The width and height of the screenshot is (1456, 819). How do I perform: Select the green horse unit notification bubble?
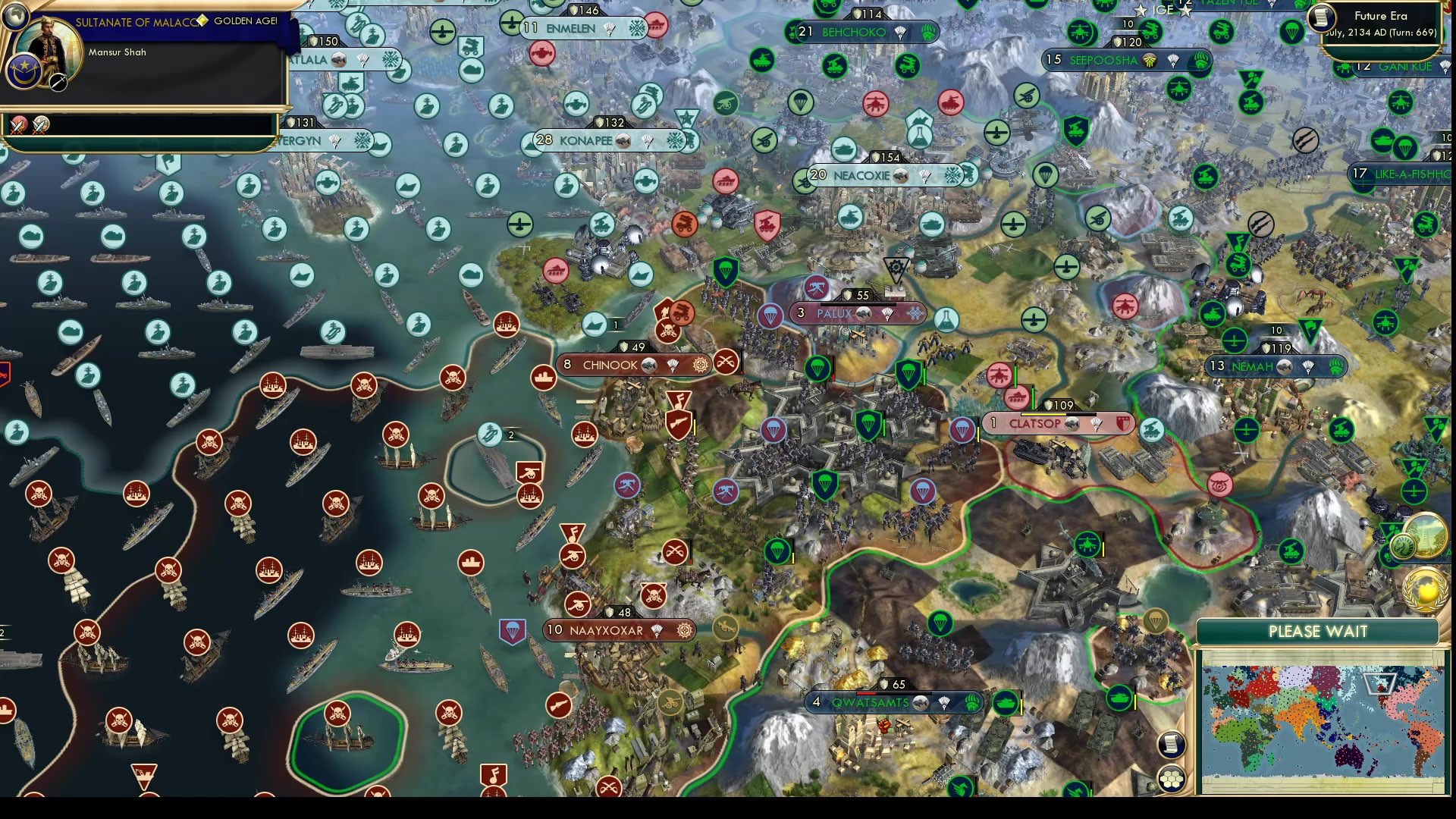click(x=1403, y=546)
